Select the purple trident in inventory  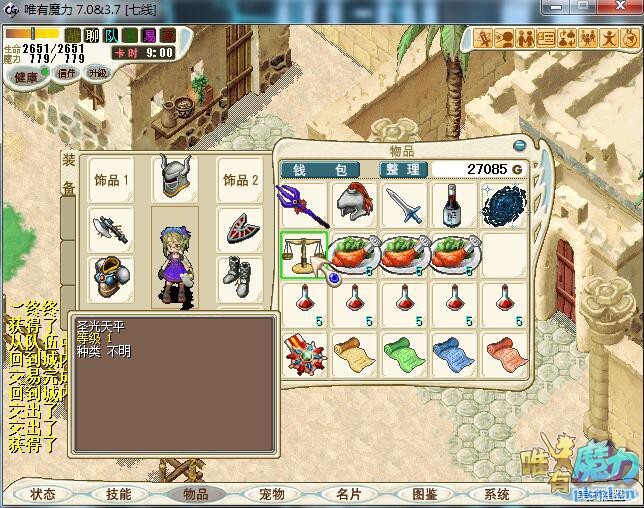(302, 204)
